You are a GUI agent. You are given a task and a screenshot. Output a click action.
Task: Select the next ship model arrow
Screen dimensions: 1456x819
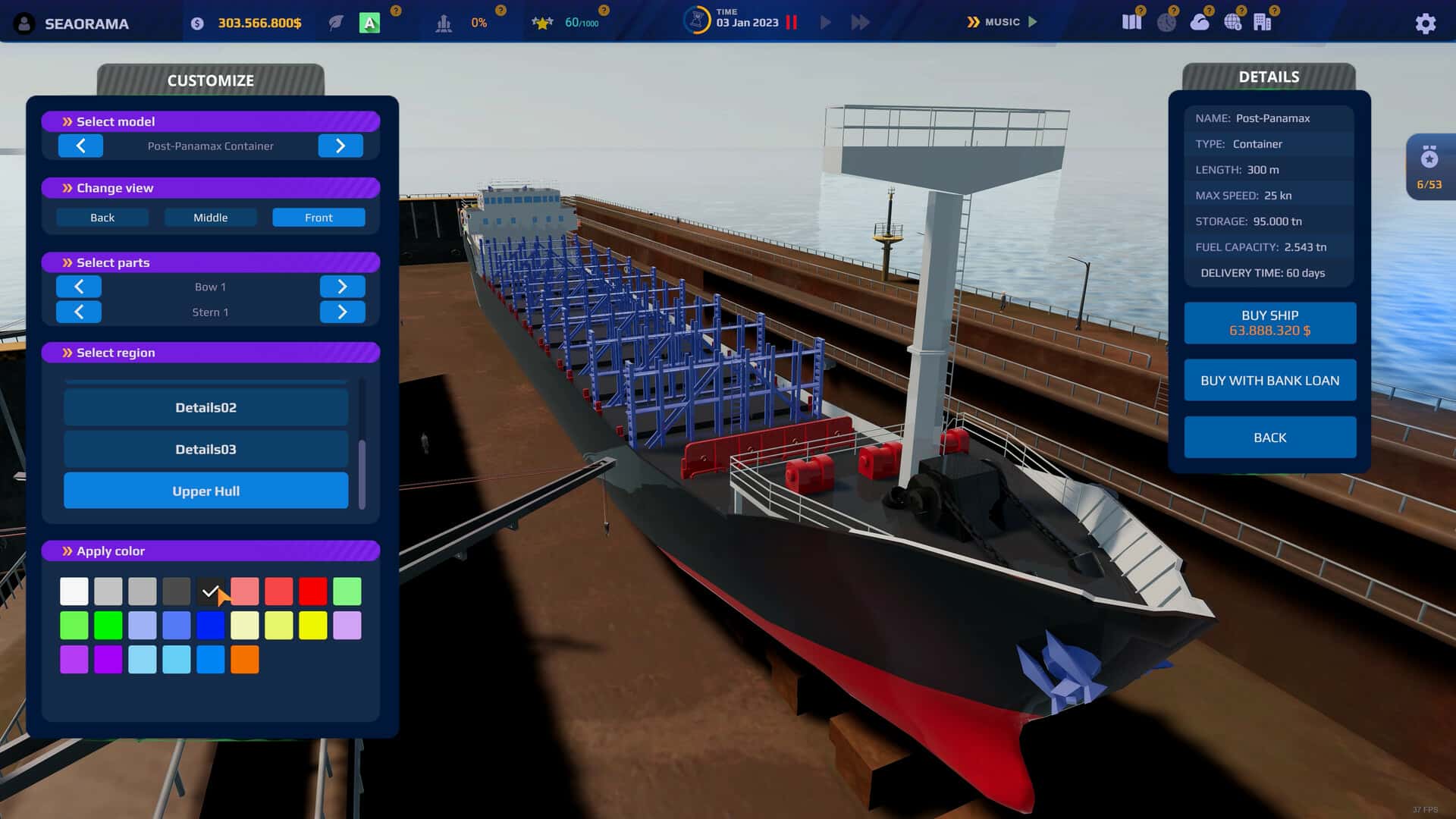click(x=340, y=146)
